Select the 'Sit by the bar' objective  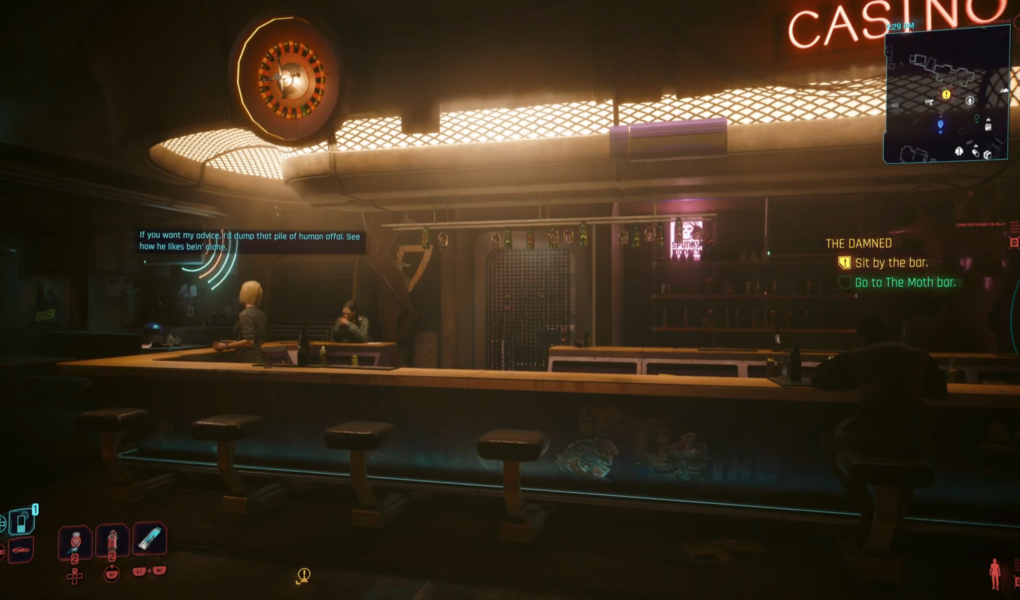[891, 263]
